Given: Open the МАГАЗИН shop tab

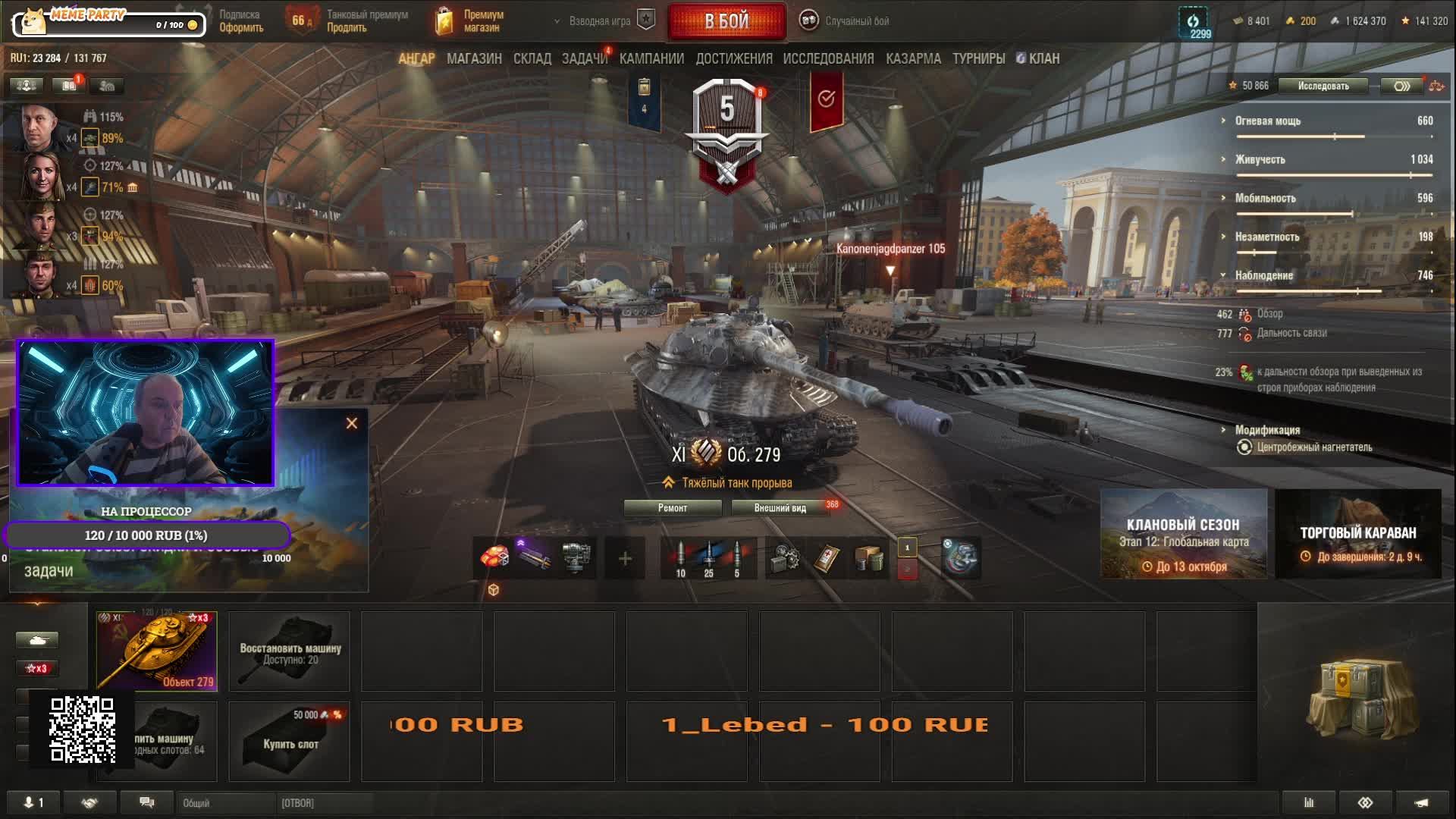Looking at the screenshot, I should 474,58.
